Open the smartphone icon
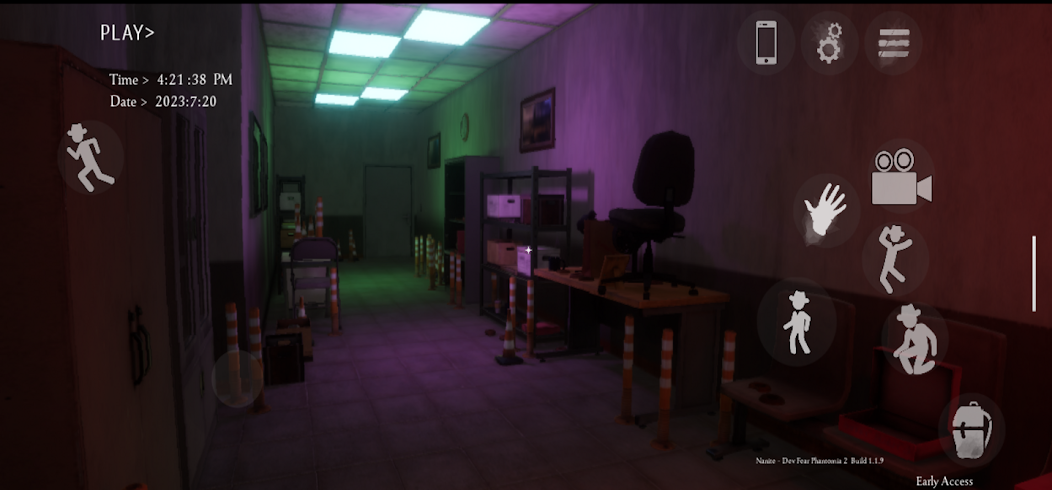The image size is (1052, 490). [766, 43]
